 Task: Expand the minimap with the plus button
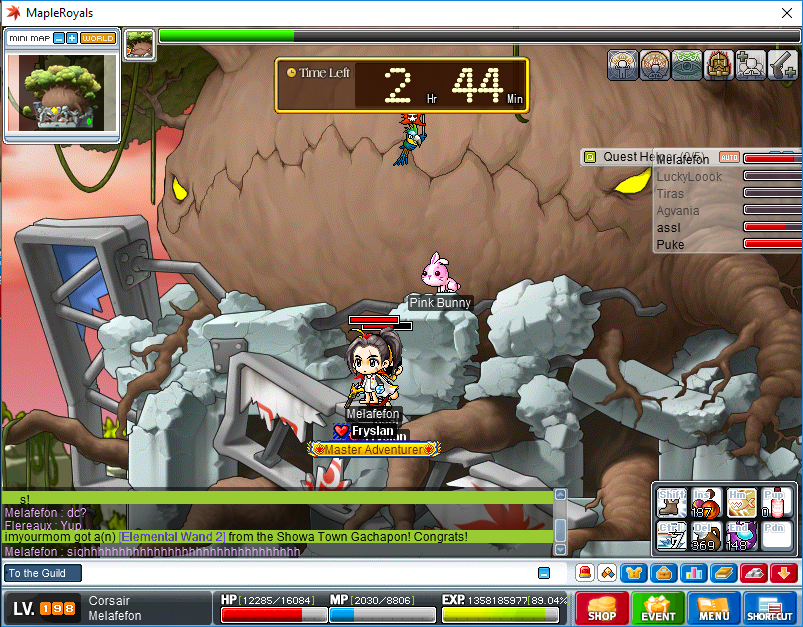72,38
